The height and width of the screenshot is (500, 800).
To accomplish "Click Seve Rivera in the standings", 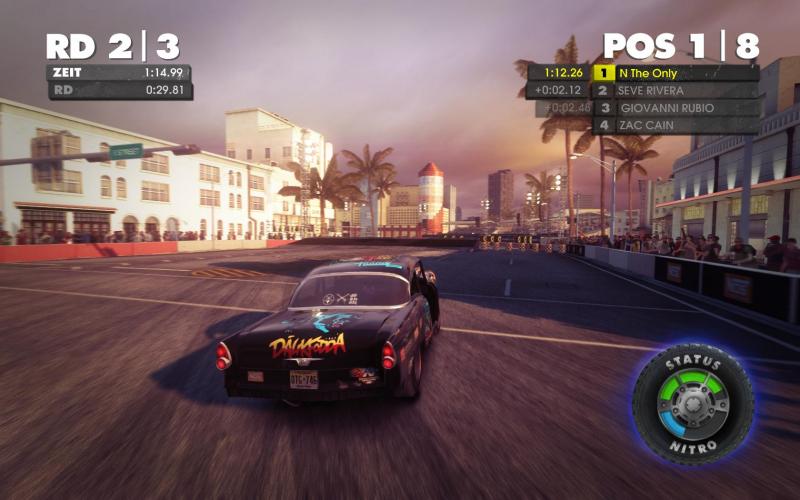I will (675, 90).
